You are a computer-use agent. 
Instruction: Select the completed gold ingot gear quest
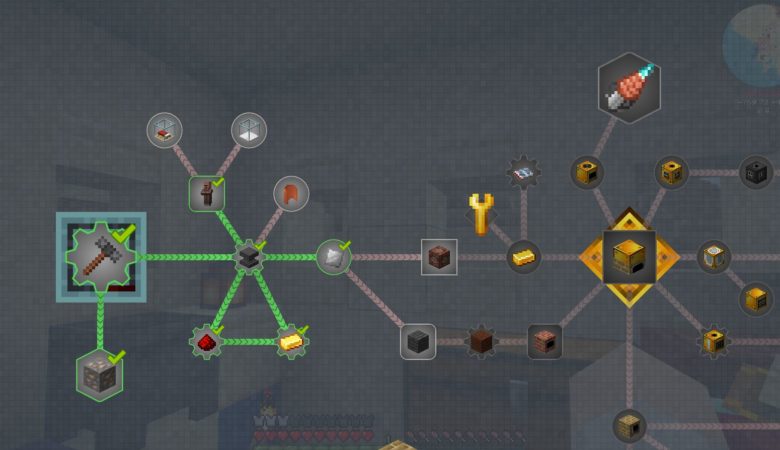[x=291, y=341]
